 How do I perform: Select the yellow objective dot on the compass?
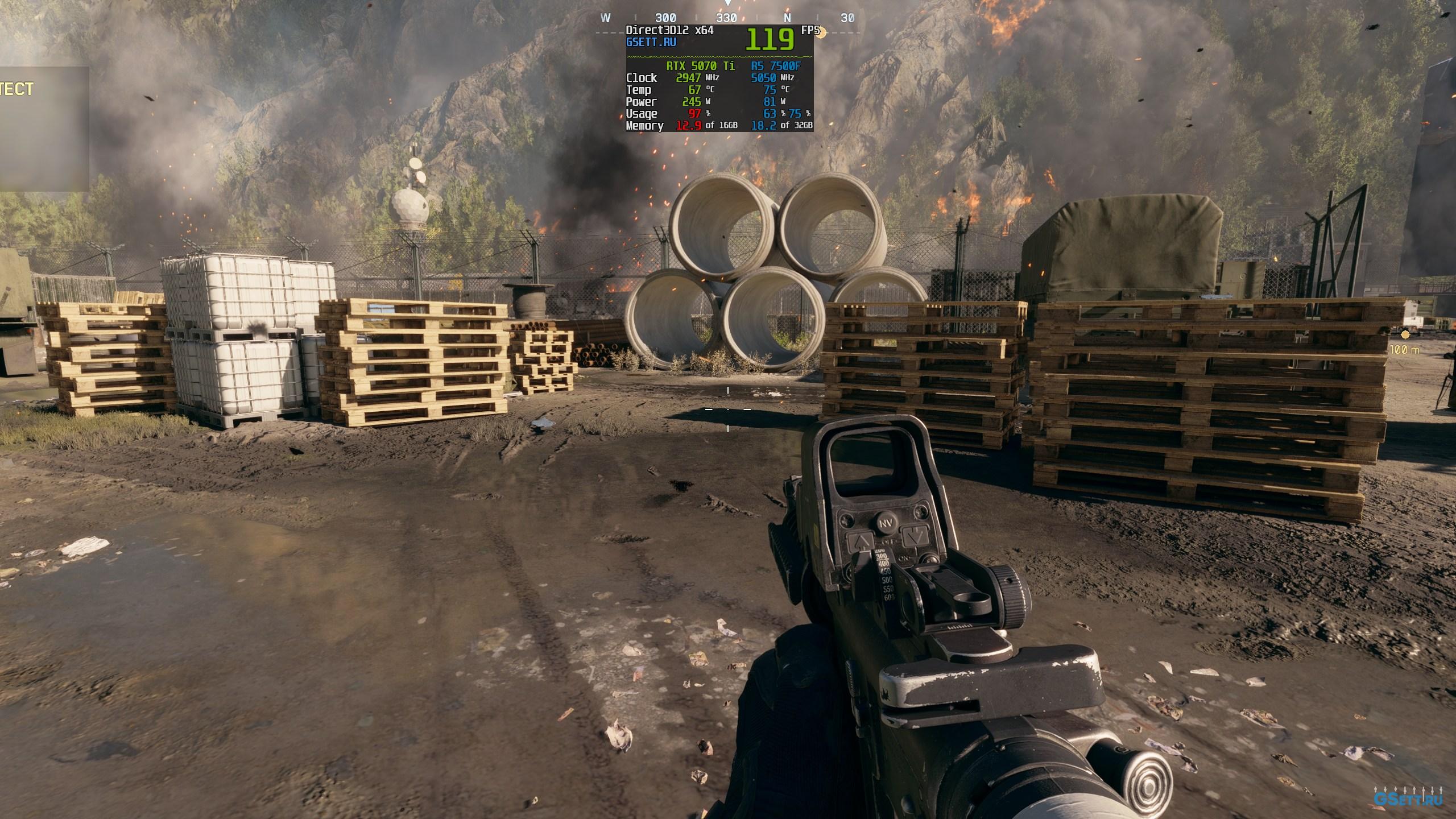(x=821, y=32)
